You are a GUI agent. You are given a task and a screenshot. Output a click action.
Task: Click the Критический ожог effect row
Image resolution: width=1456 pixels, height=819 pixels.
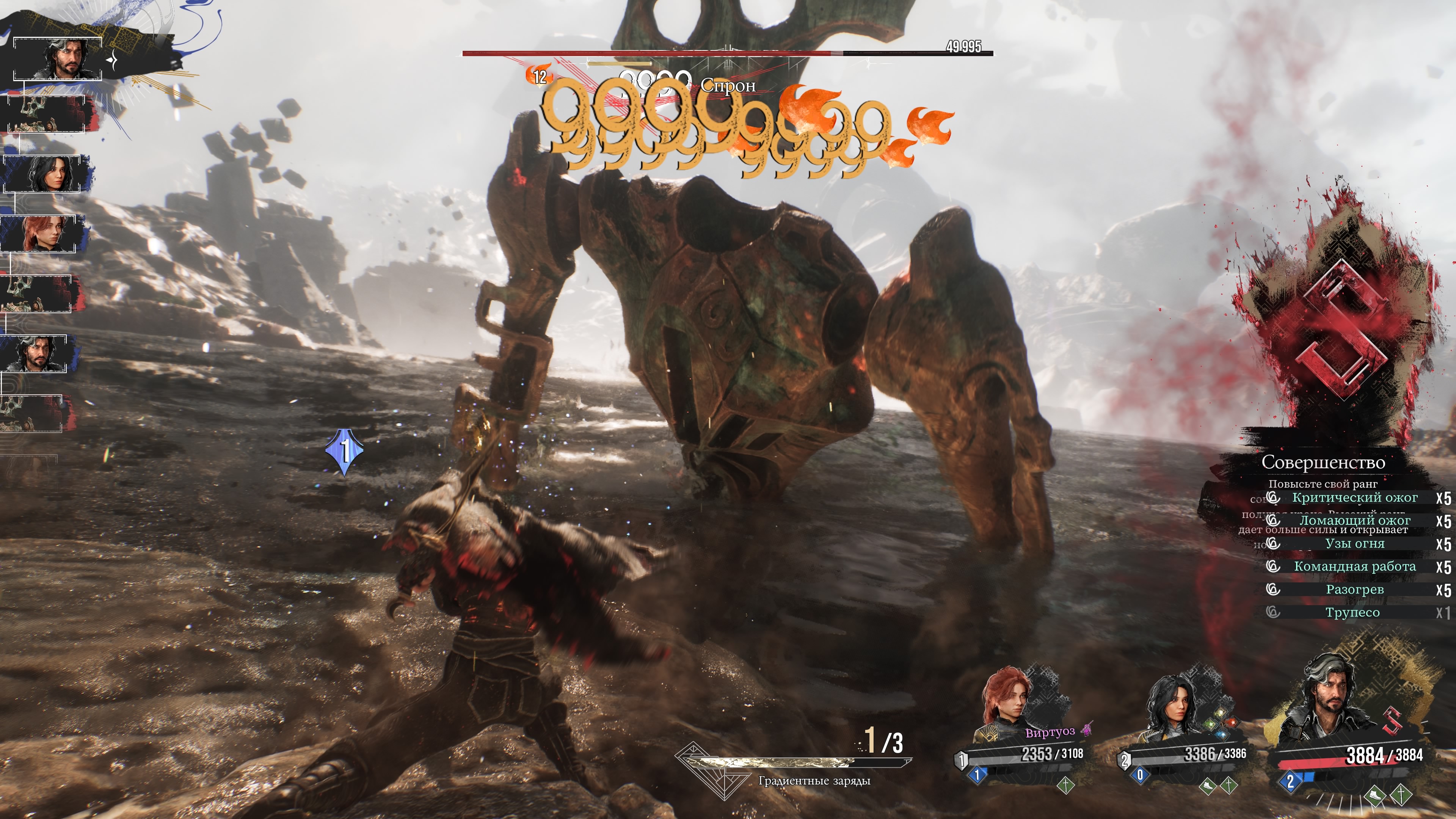[1354, 498]
